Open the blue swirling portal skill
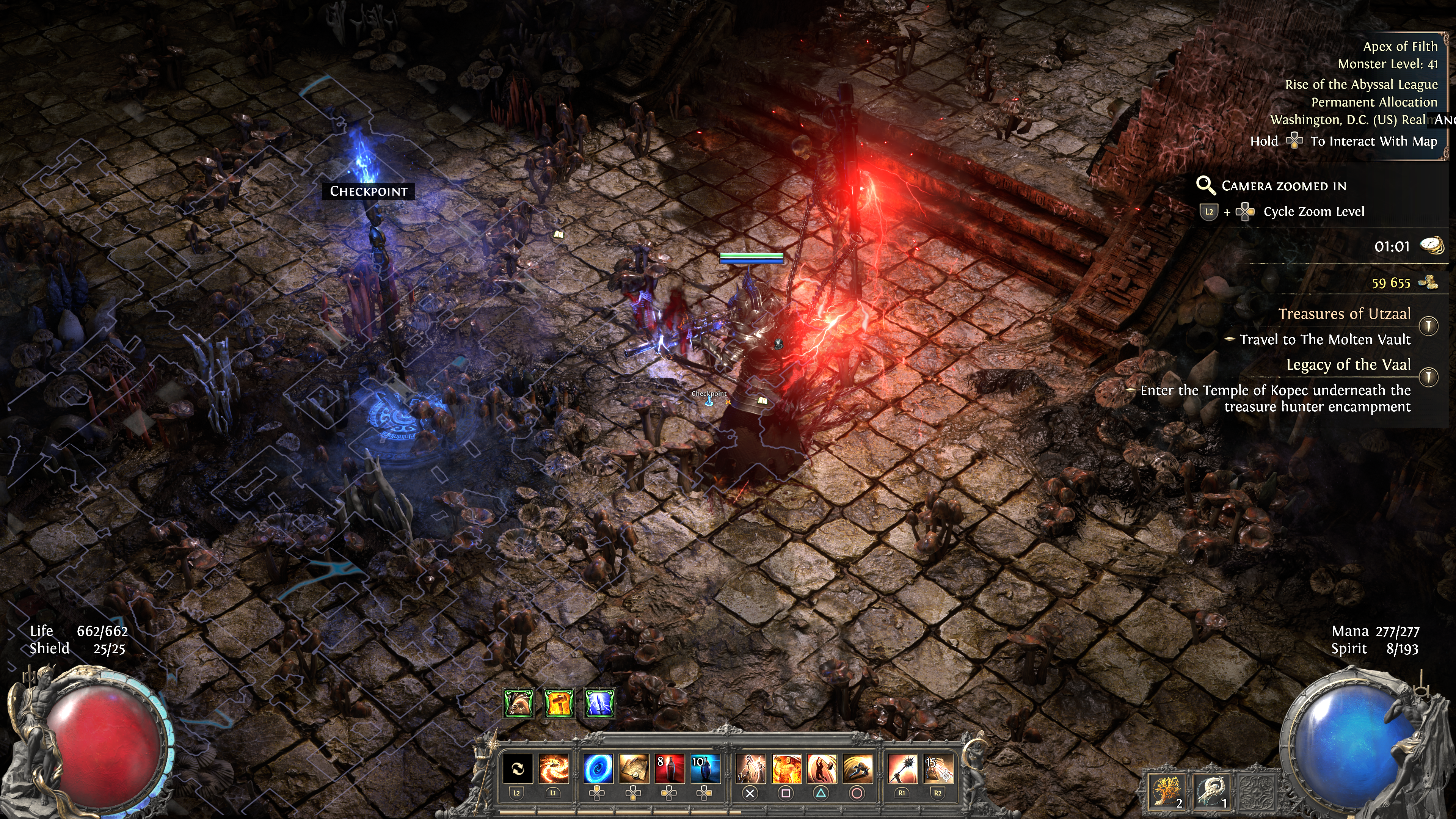Screen dimensions: 1456x819 pyautogui.click(x=597, y=769)
